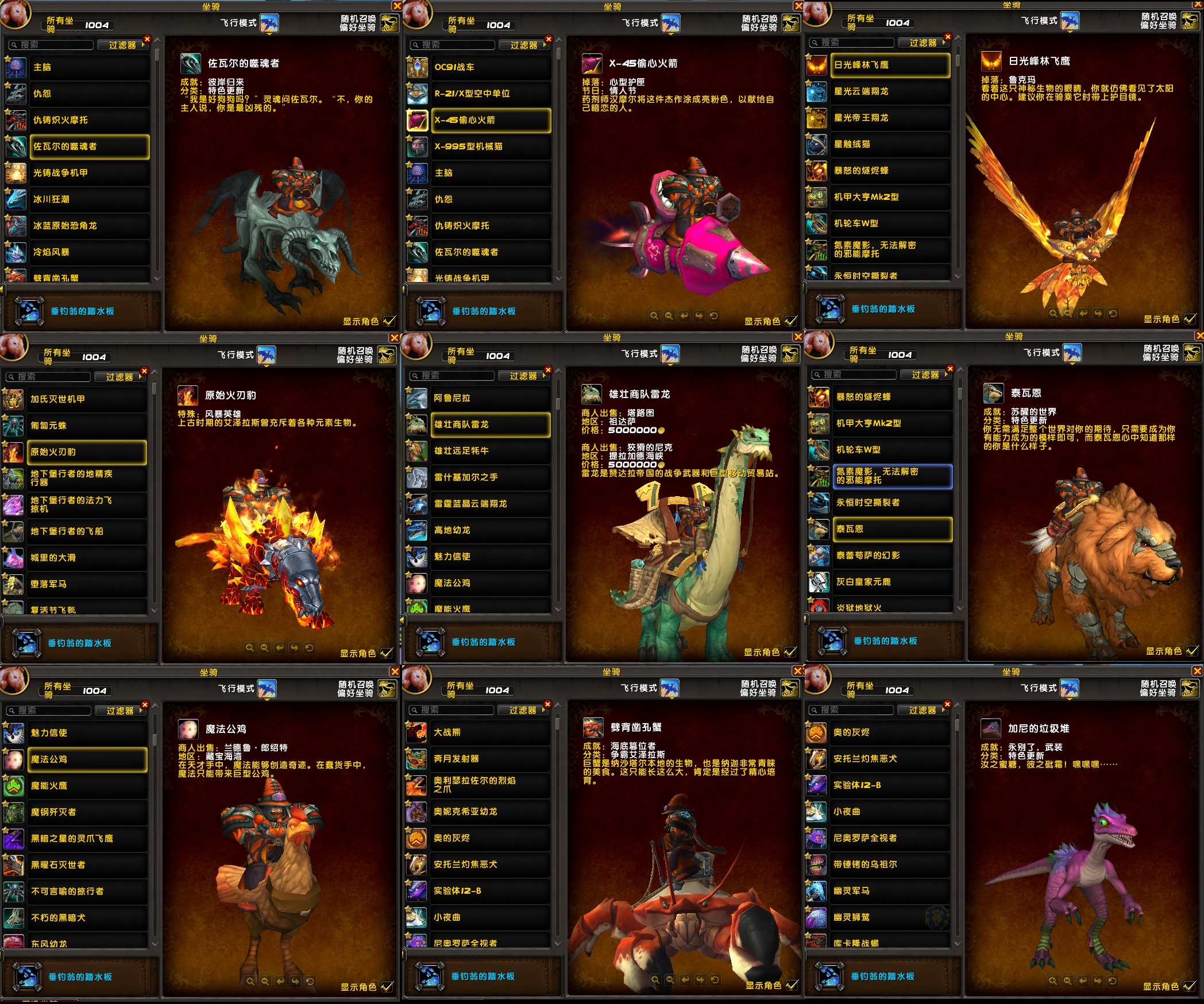Select the 星光云端翔龙 mount row
This screenshot has width=1204, height=1004.
[x=889, y=91]
